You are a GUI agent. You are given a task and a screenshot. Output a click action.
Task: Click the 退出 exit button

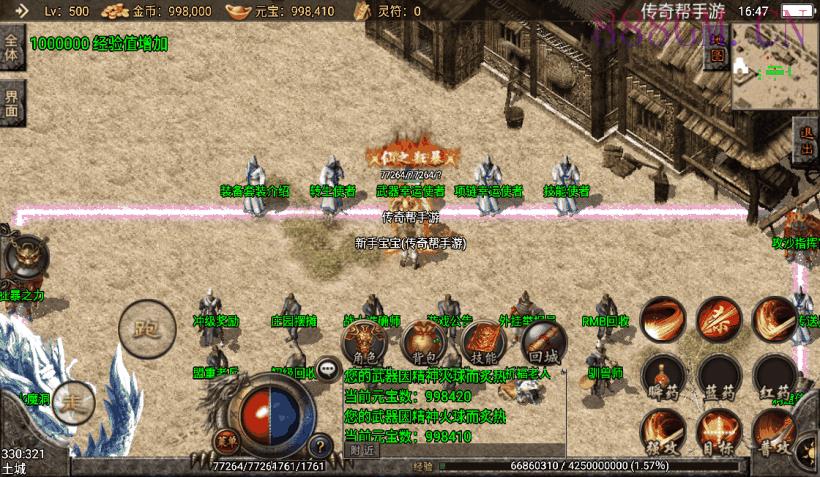(x=806, y=142)
